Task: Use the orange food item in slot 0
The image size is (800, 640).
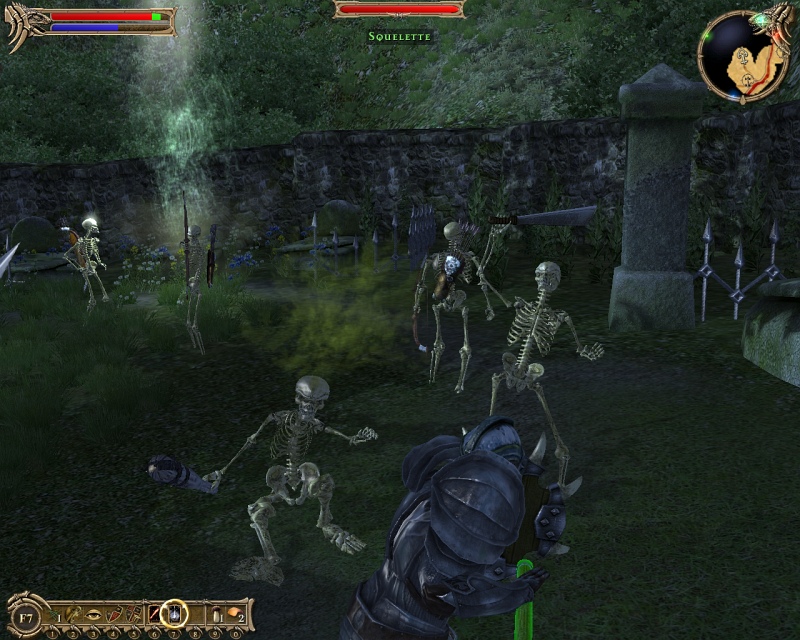Action: pos(233,612)
